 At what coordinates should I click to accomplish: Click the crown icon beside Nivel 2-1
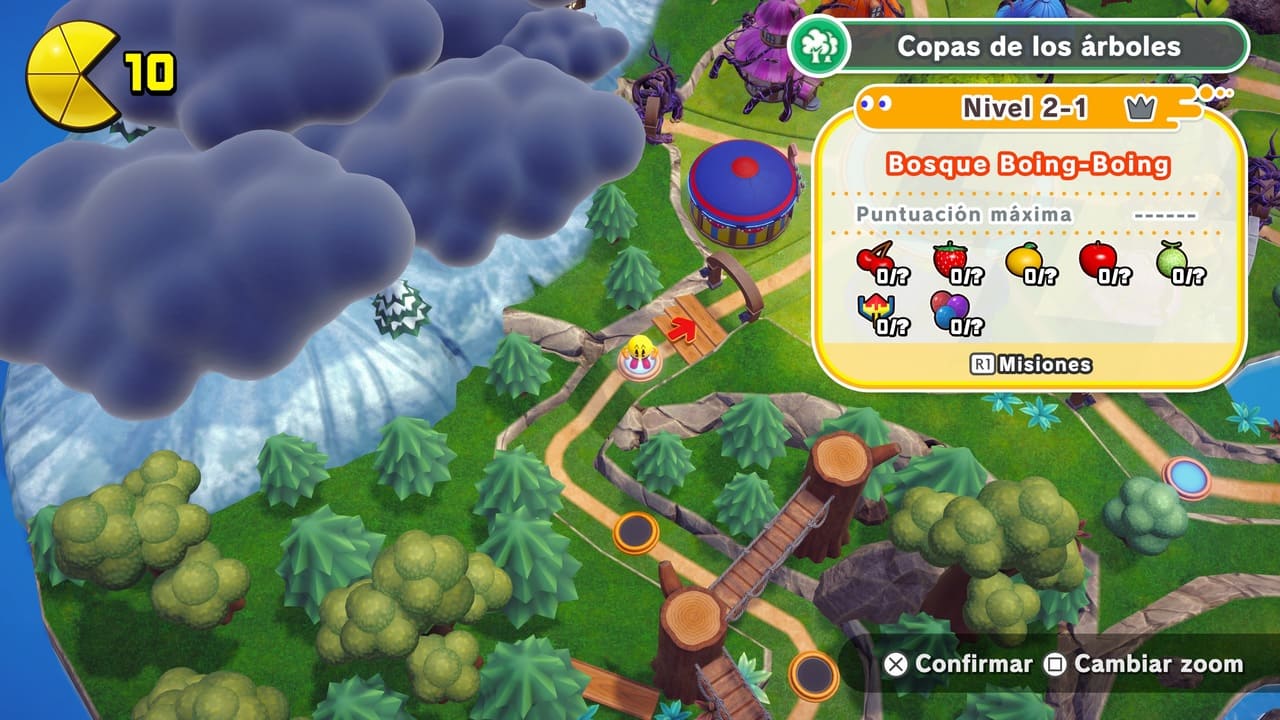point(1140,109)
